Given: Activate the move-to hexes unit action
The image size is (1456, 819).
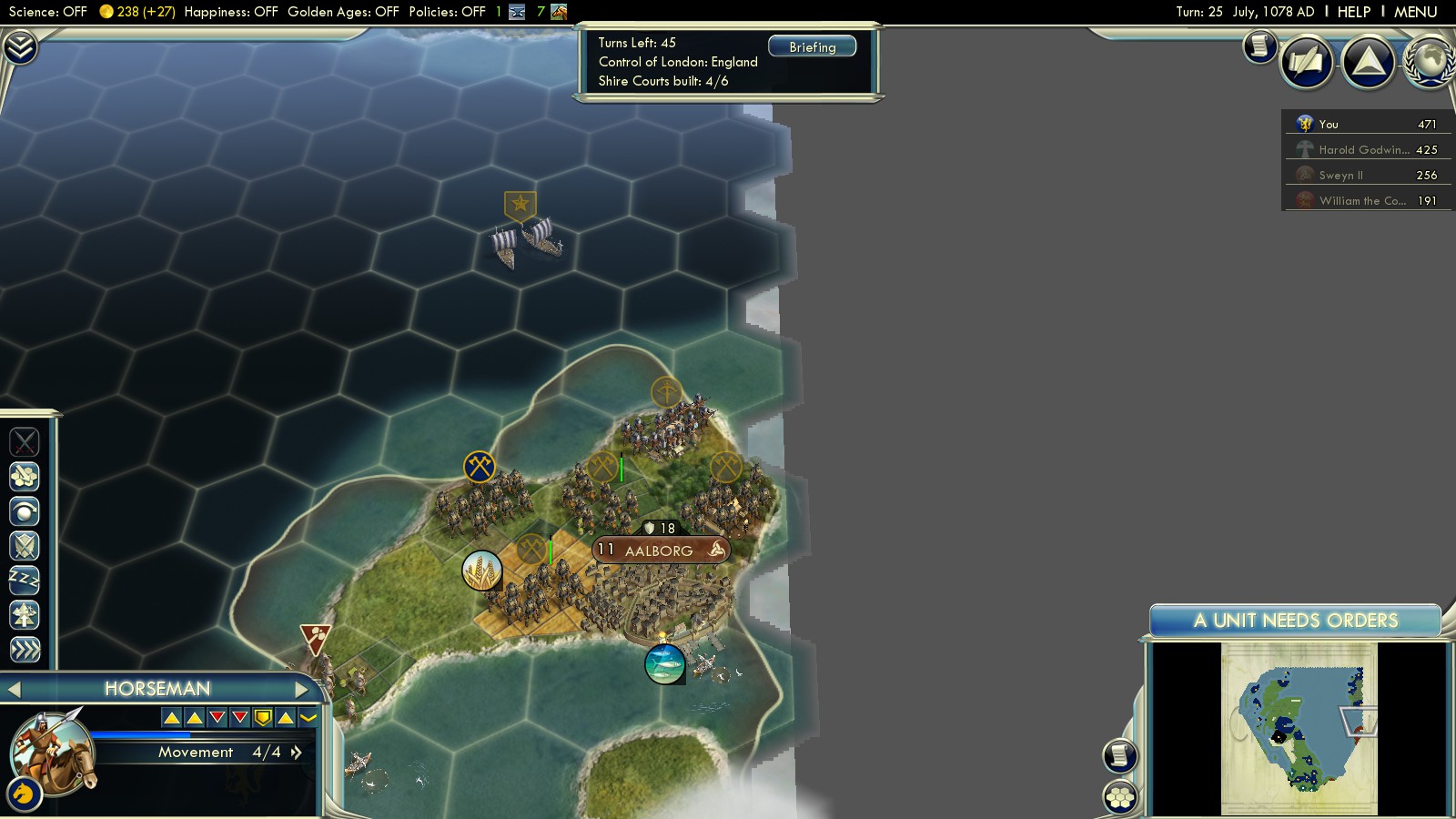Looking at the screenshot, I should (x=25, y=477).
